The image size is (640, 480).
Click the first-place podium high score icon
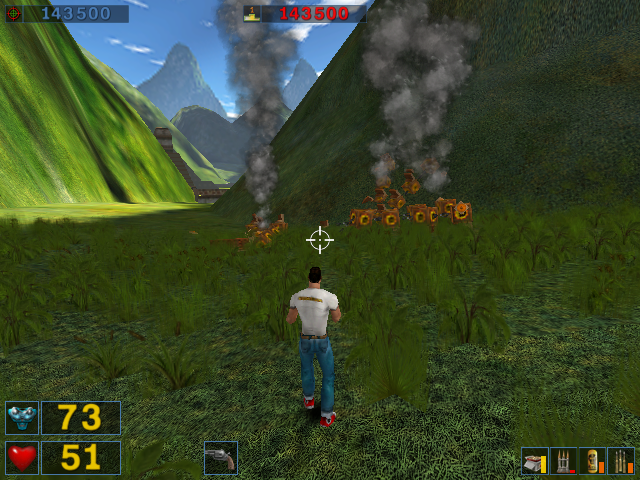(x=254, y=14)
